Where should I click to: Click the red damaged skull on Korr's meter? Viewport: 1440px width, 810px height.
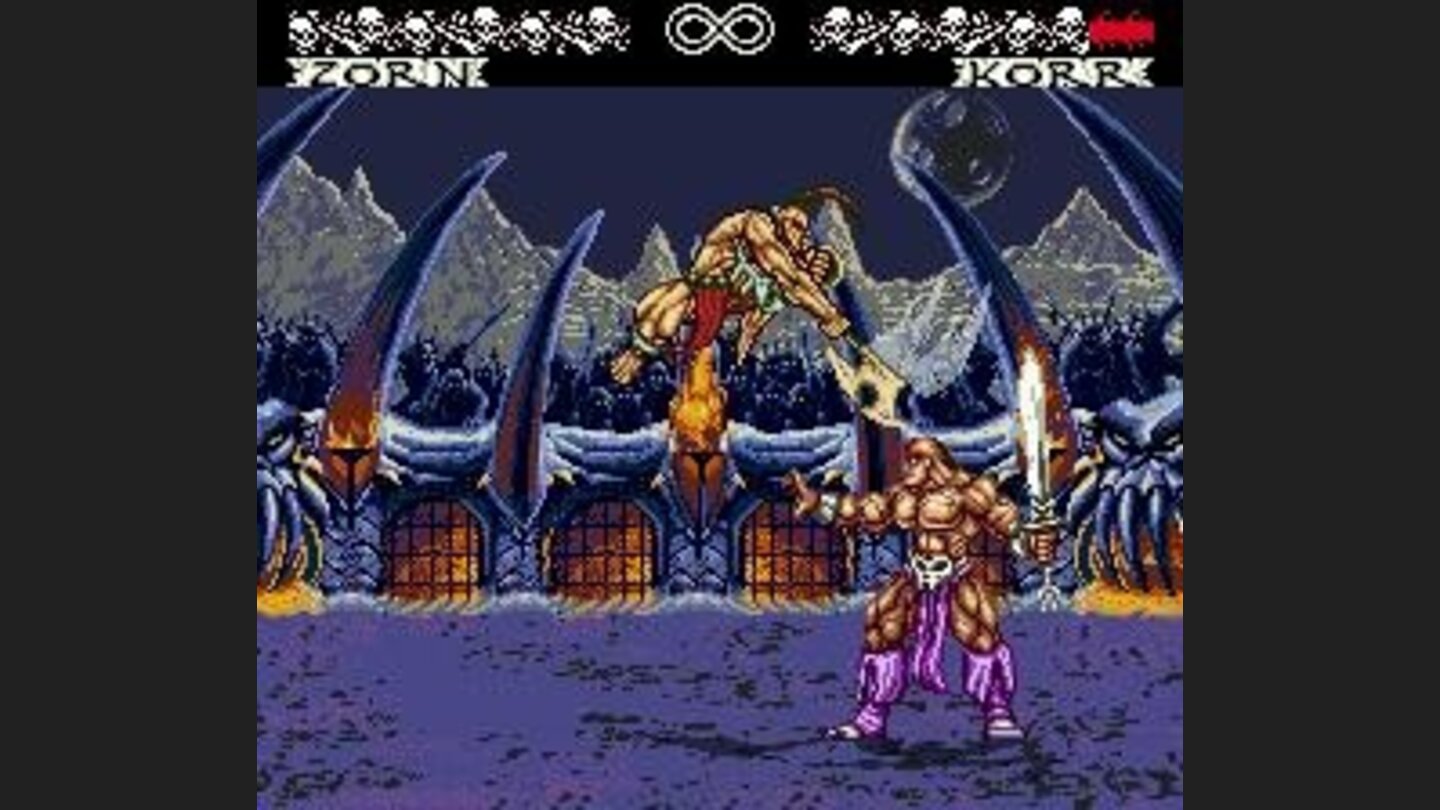1123,30
